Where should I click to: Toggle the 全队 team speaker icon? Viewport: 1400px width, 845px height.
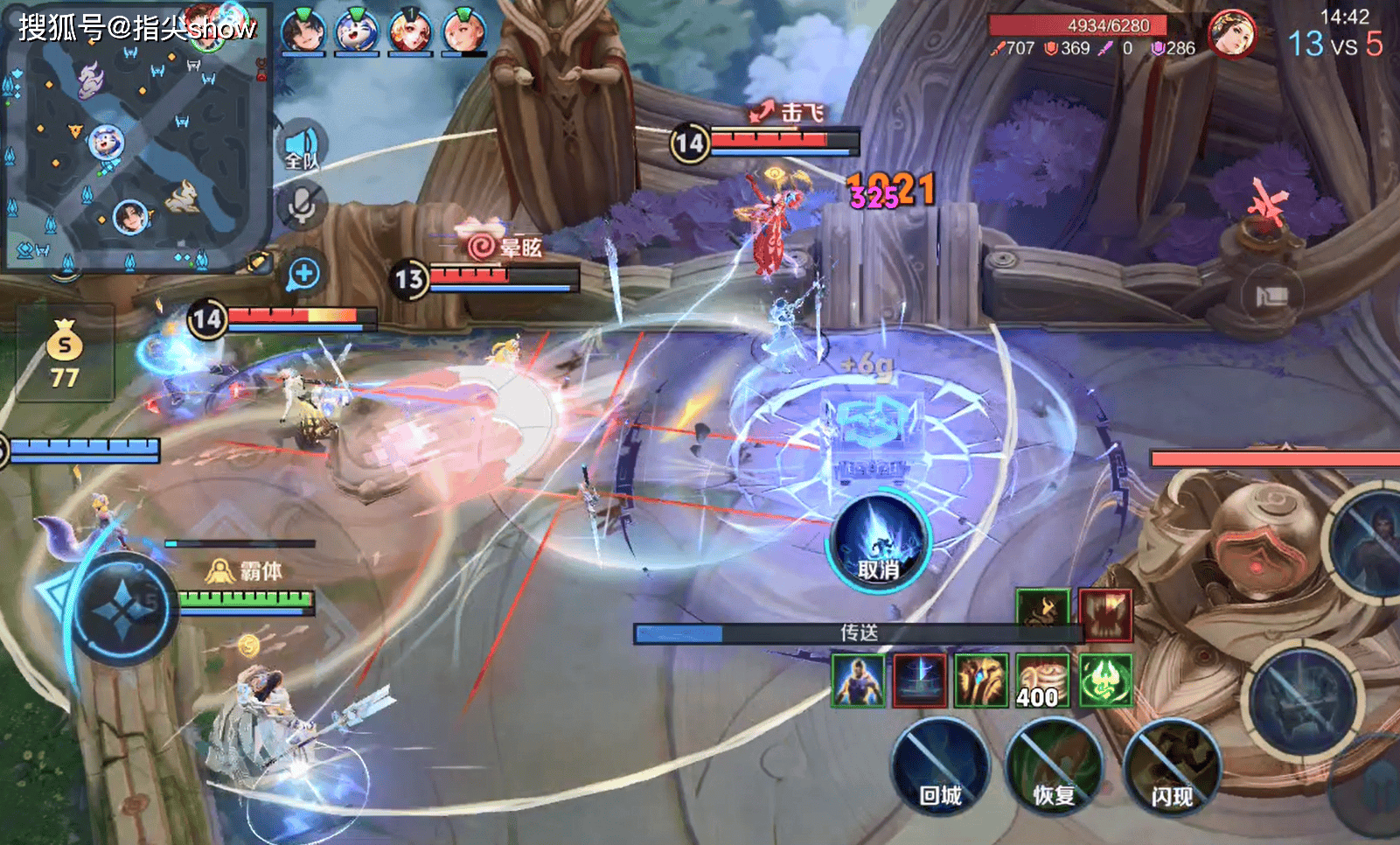(303, 146)
